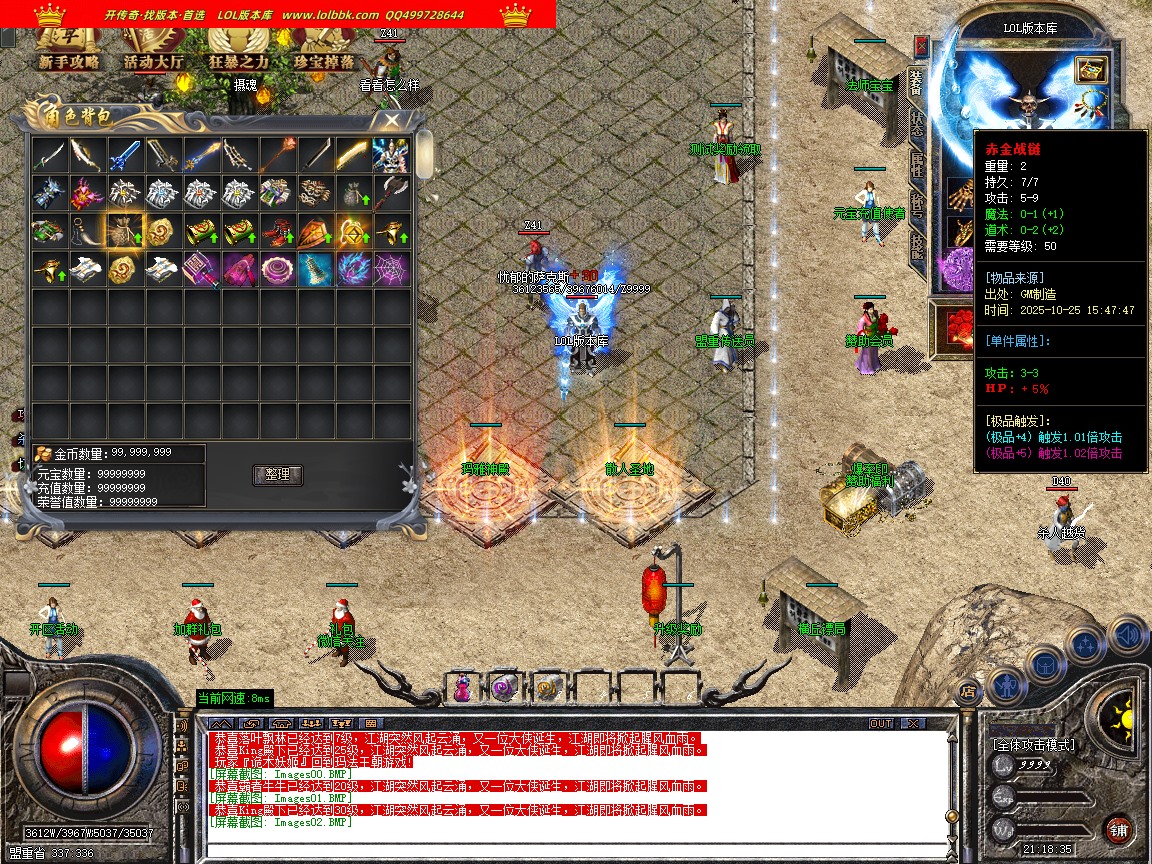Select the character portrait item in the bag

point(391,155)
